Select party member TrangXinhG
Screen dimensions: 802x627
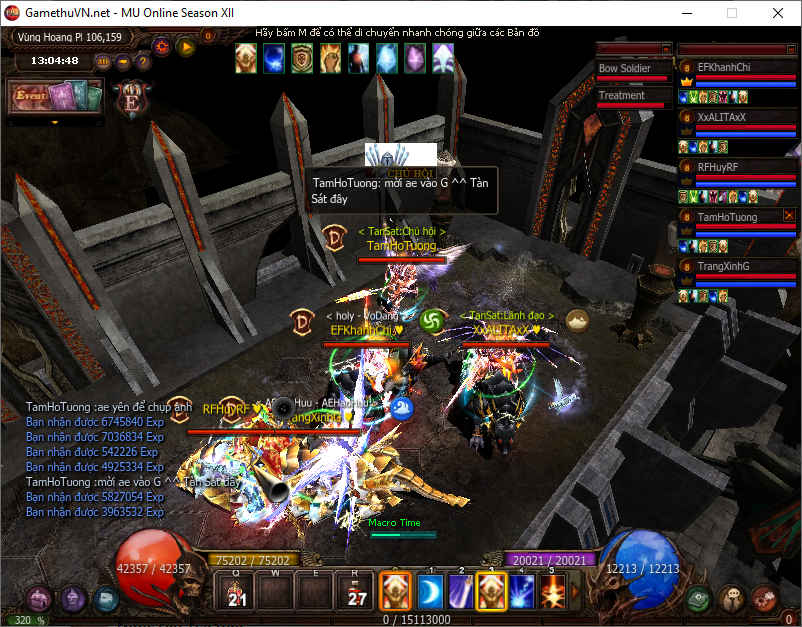(728, 266)
